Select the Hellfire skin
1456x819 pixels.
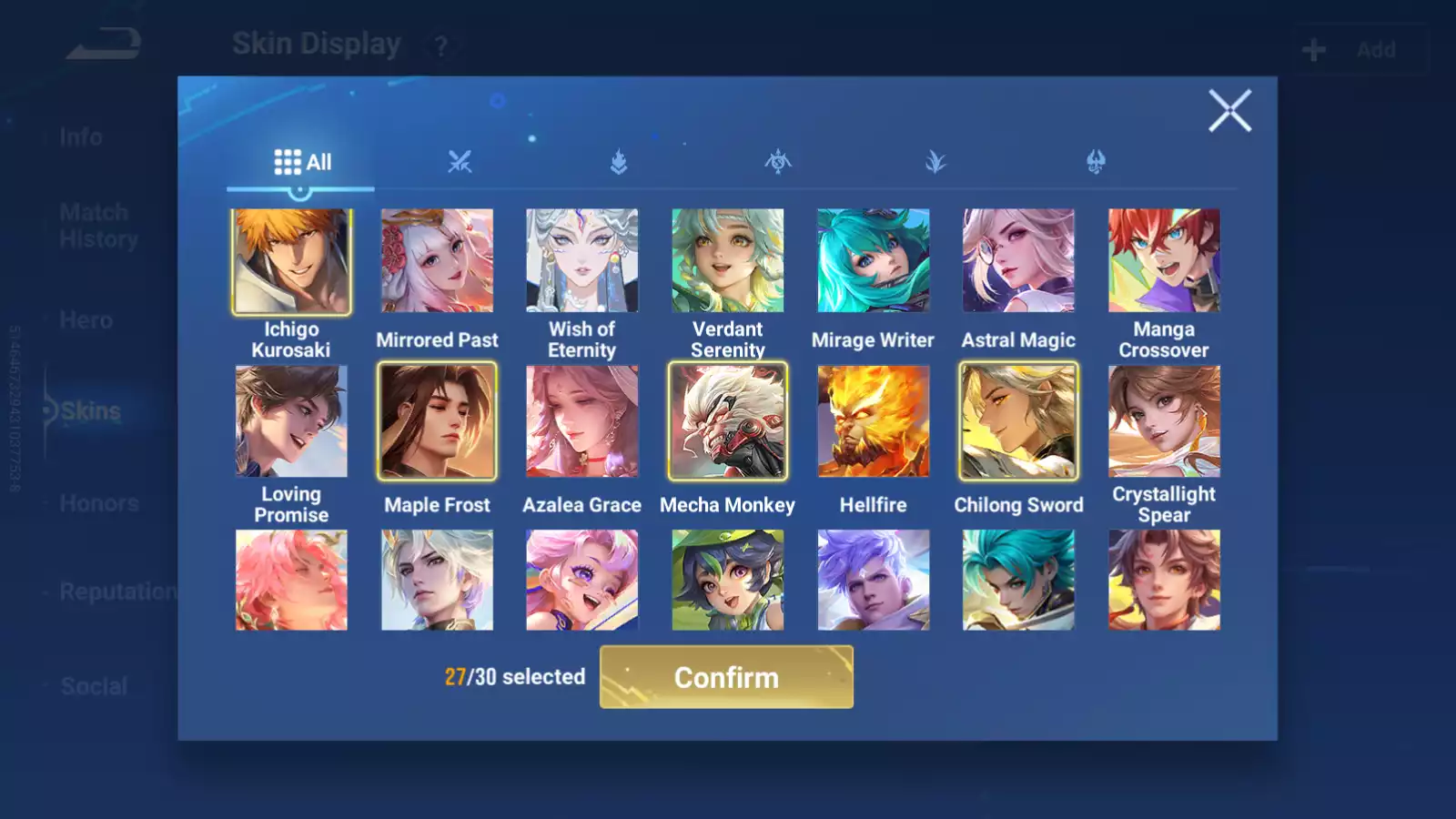pos(873,421)
